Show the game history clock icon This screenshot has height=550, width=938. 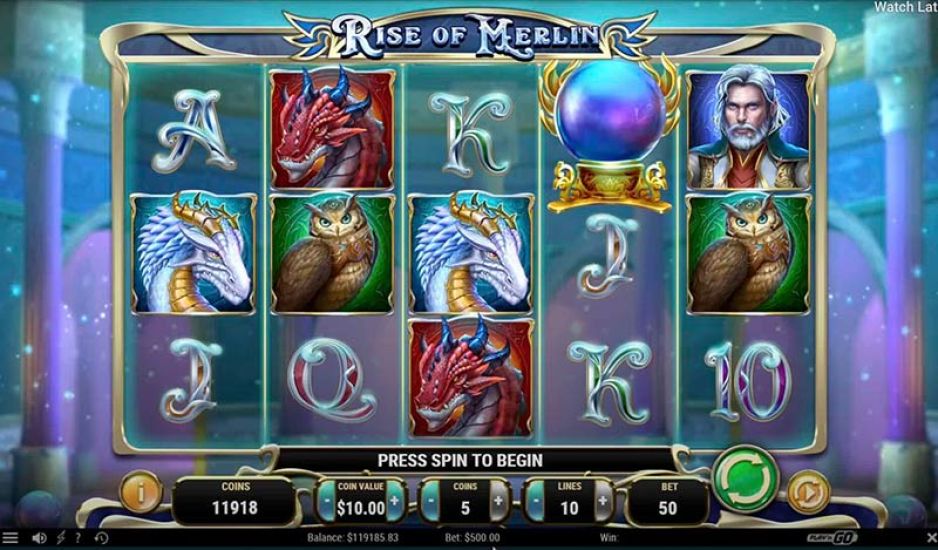click(101, 539)
